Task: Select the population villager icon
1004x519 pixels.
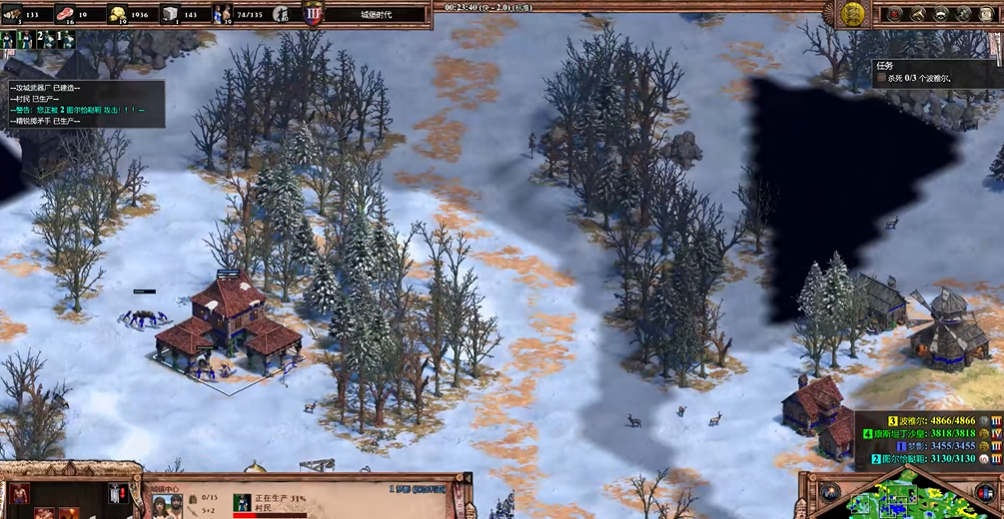Action: point(222,14)
